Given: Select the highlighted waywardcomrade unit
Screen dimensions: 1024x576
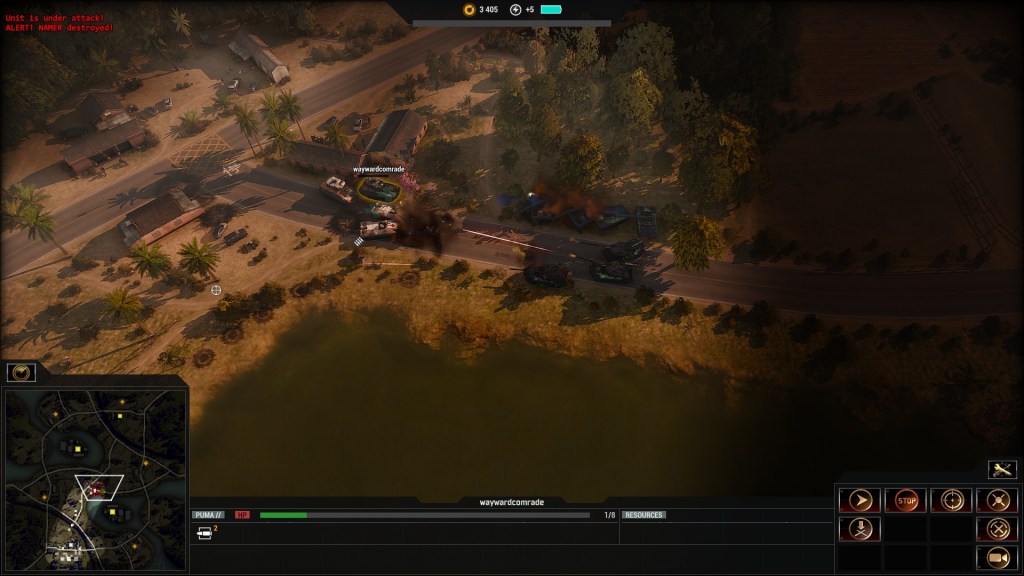Looking at the screenshot, I should (x=379, y=189).
